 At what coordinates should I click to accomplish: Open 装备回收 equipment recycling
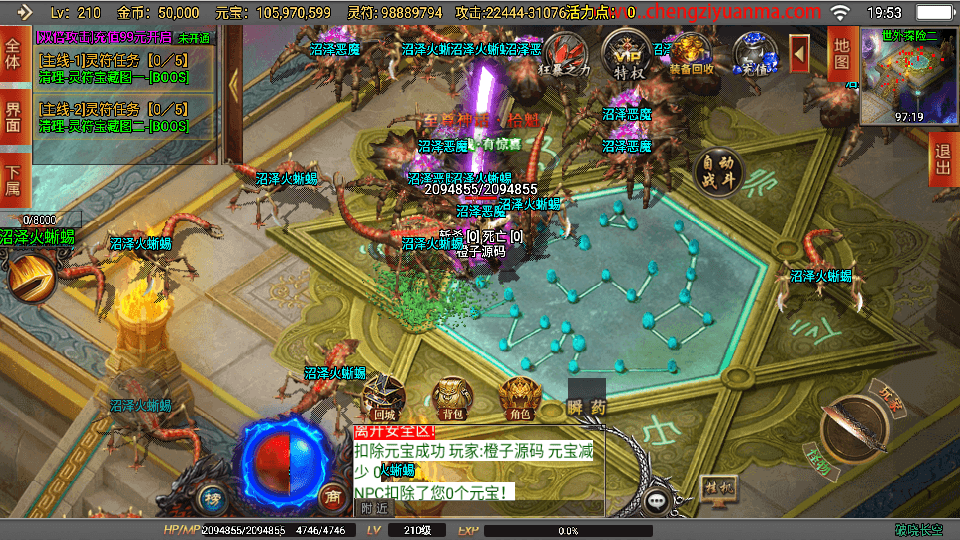click(x=691, y=55)
